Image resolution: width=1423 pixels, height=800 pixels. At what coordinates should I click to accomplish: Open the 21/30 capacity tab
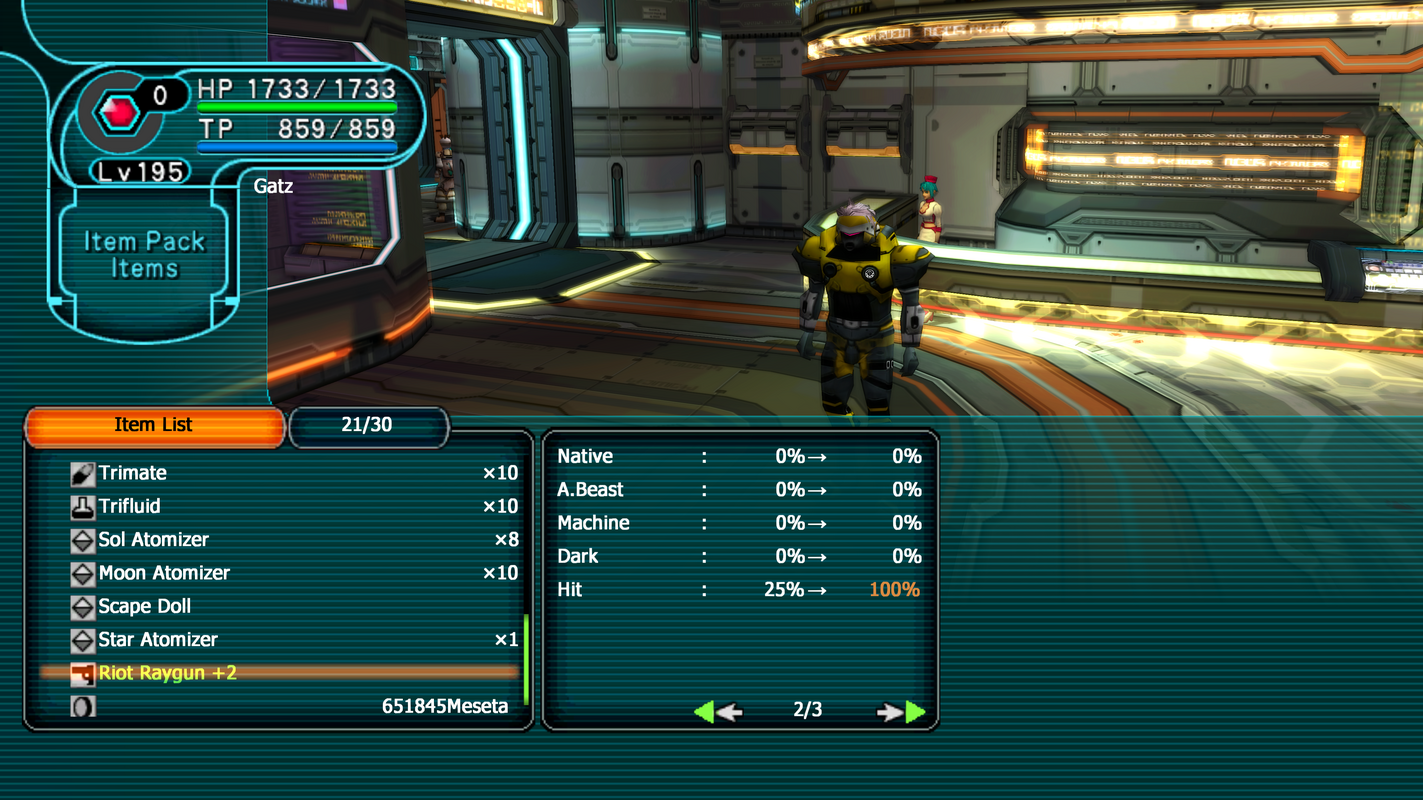(368, 425)
